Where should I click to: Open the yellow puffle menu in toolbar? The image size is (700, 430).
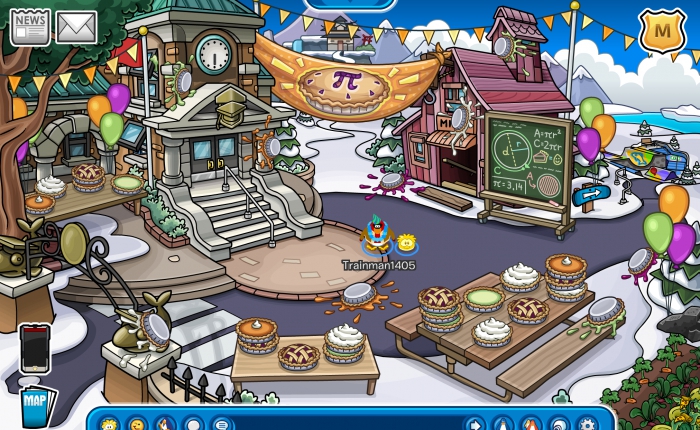109,424
